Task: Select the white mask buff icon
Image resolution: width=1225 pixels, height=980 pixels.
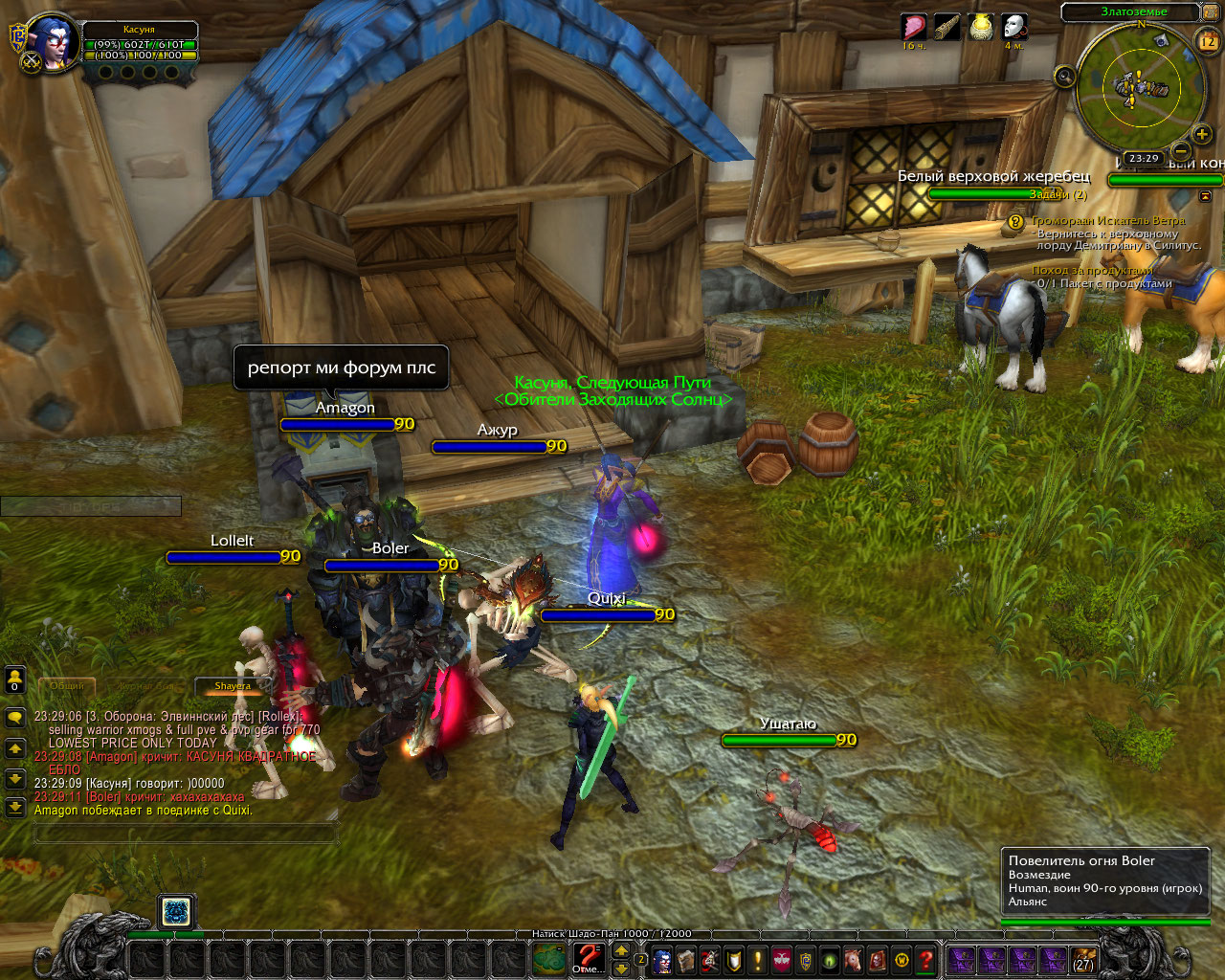Action: click(1013, 27)
